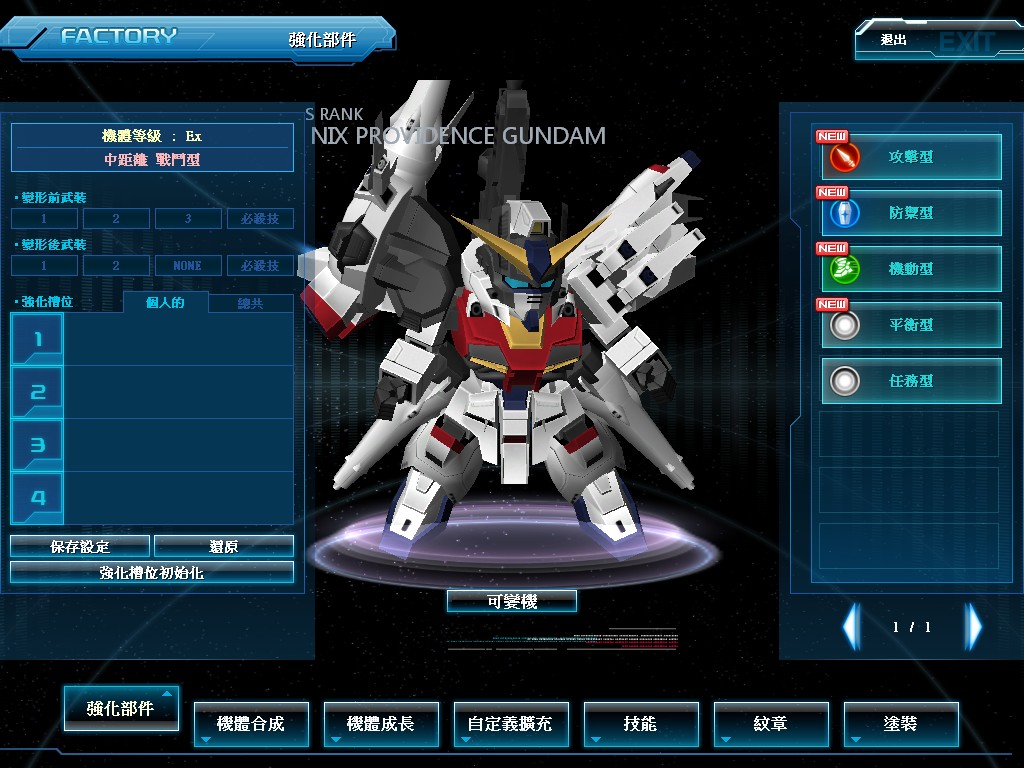Open the 機體合成 unit synthesis menu
This screenshot has width=1024, height=768.
click(251, 724)
